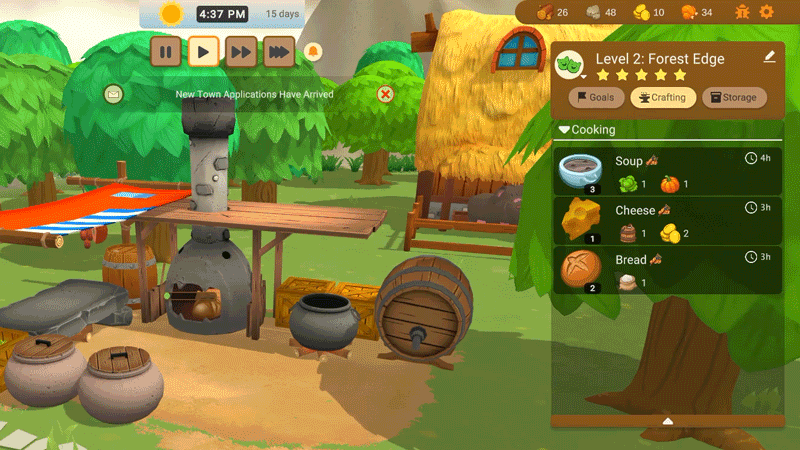Dismiss the New Town Applications notification
This screenshot has height=450, width=800.
[x=385, y=94]
